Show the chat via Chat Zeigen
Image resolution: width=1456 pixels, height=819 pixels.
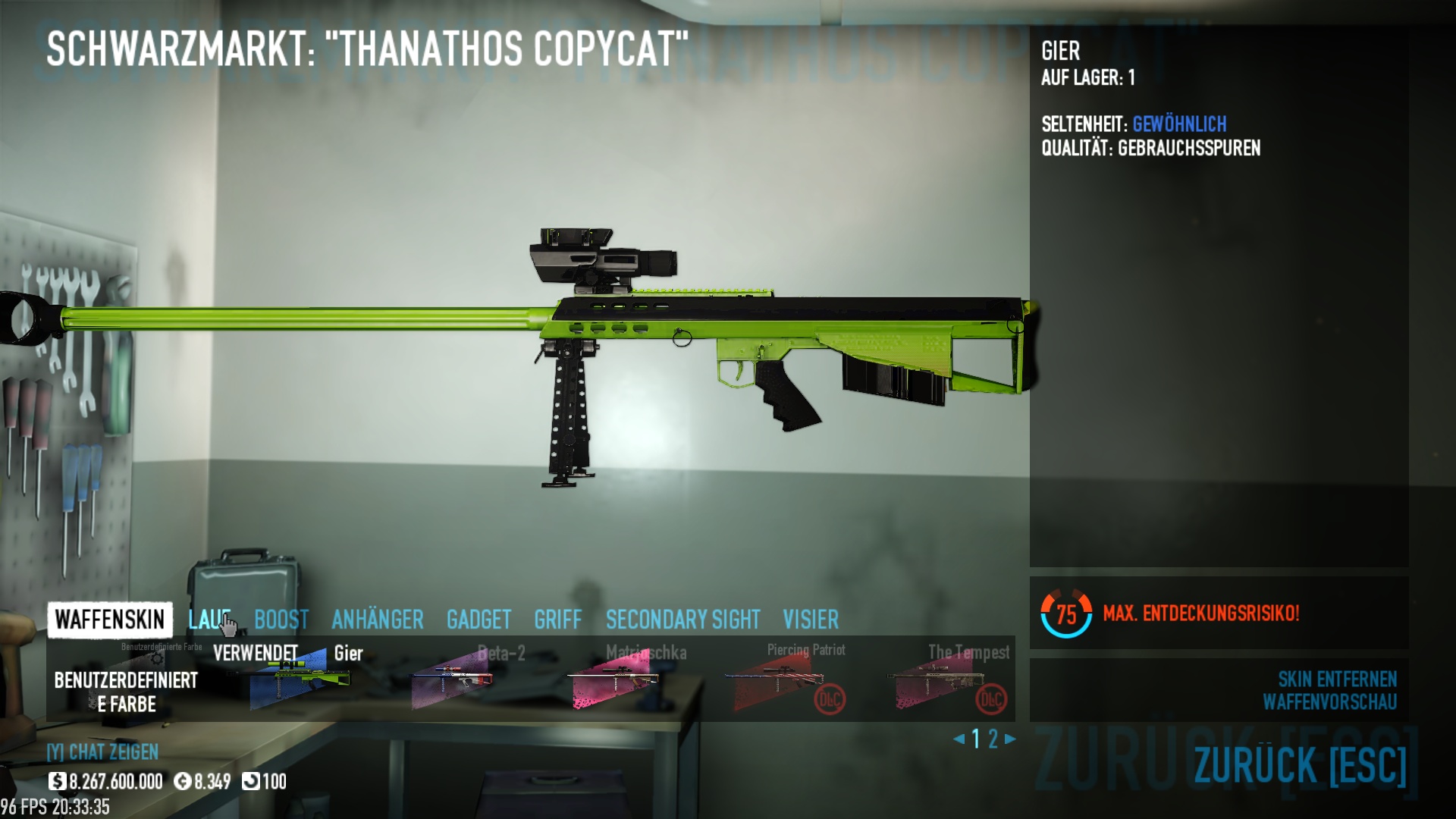point(103,752)
